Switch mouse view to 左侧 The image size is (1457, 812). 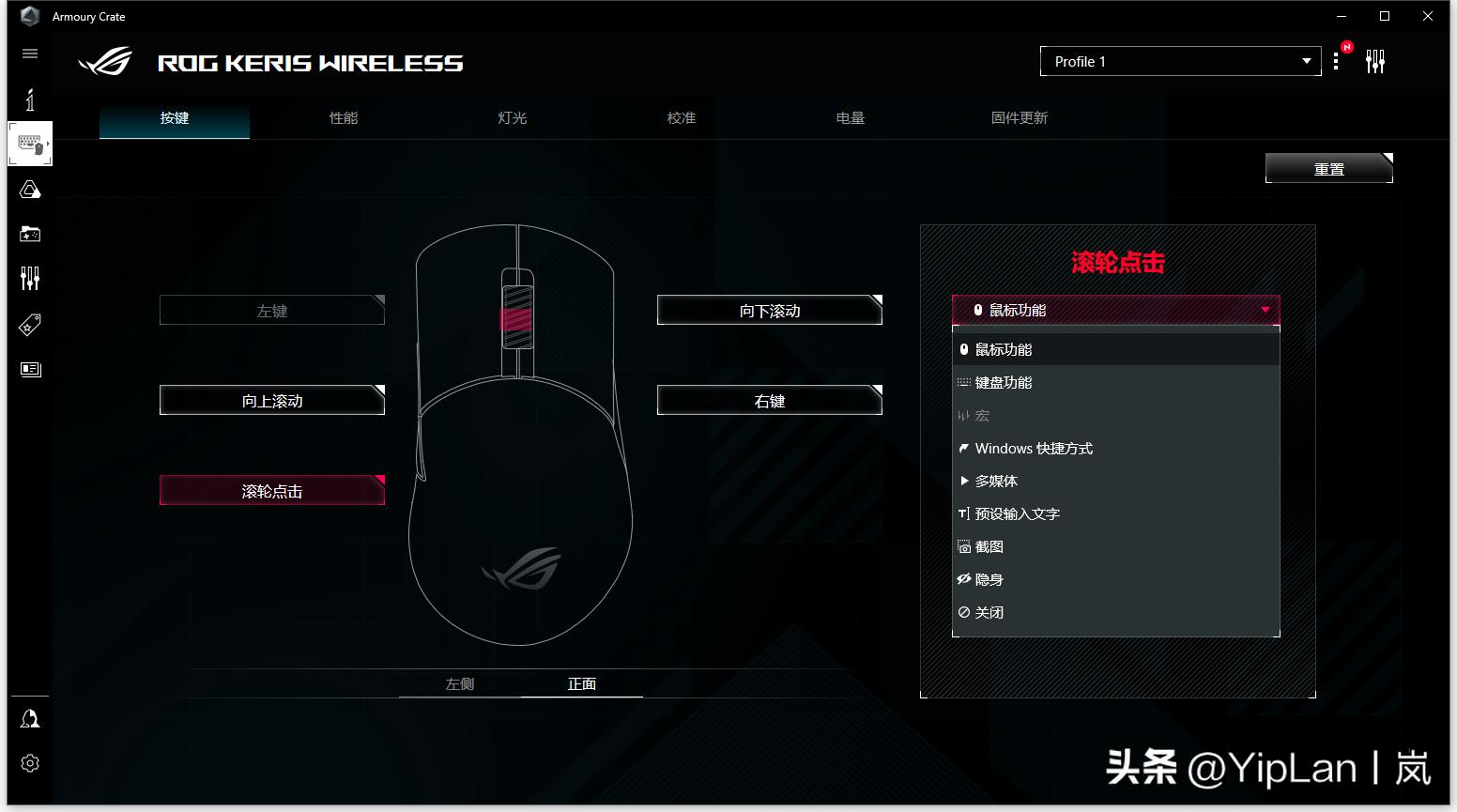tap(460, 684)
